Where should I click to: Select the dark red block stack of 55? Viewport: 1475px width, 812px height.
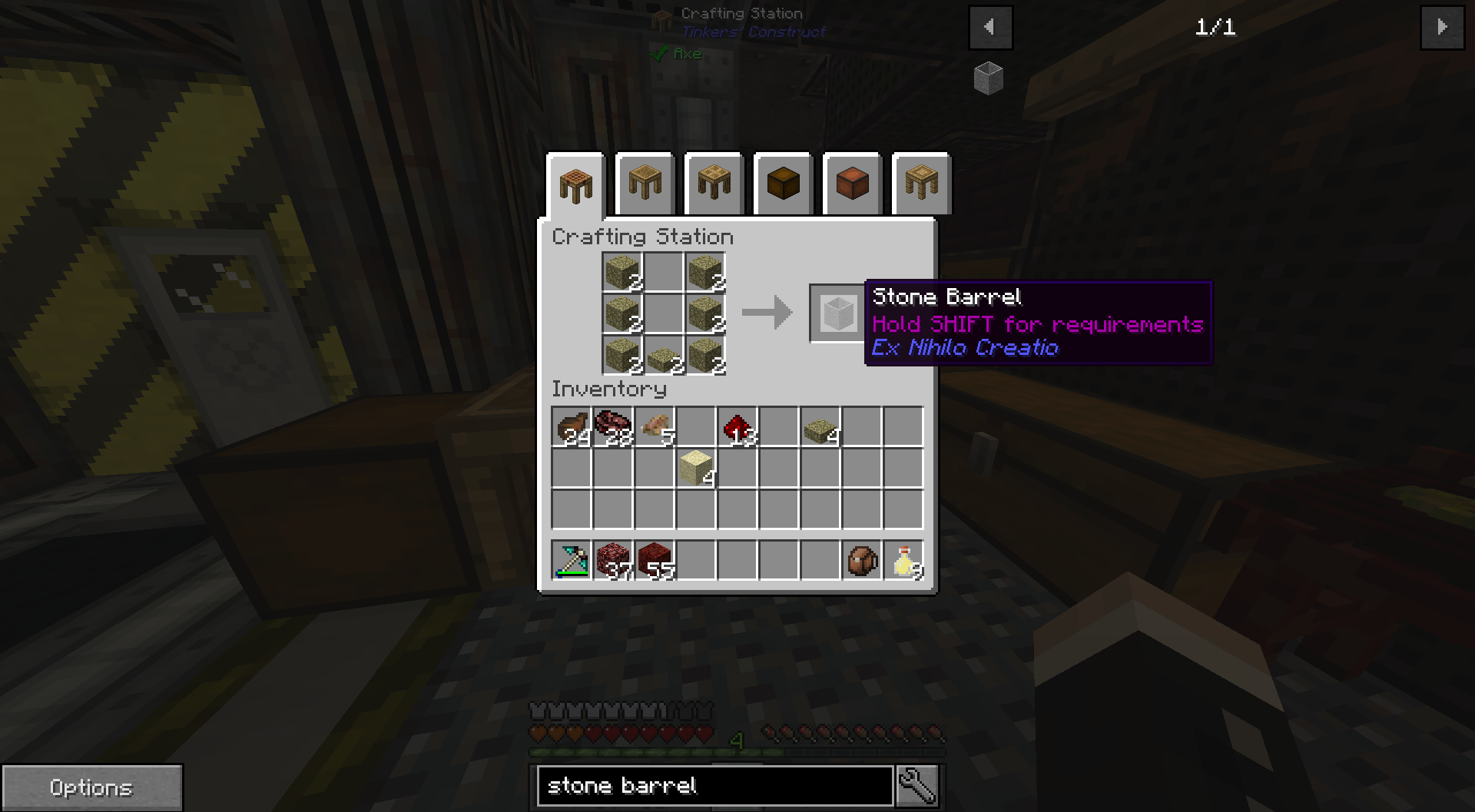pos(655,561)
